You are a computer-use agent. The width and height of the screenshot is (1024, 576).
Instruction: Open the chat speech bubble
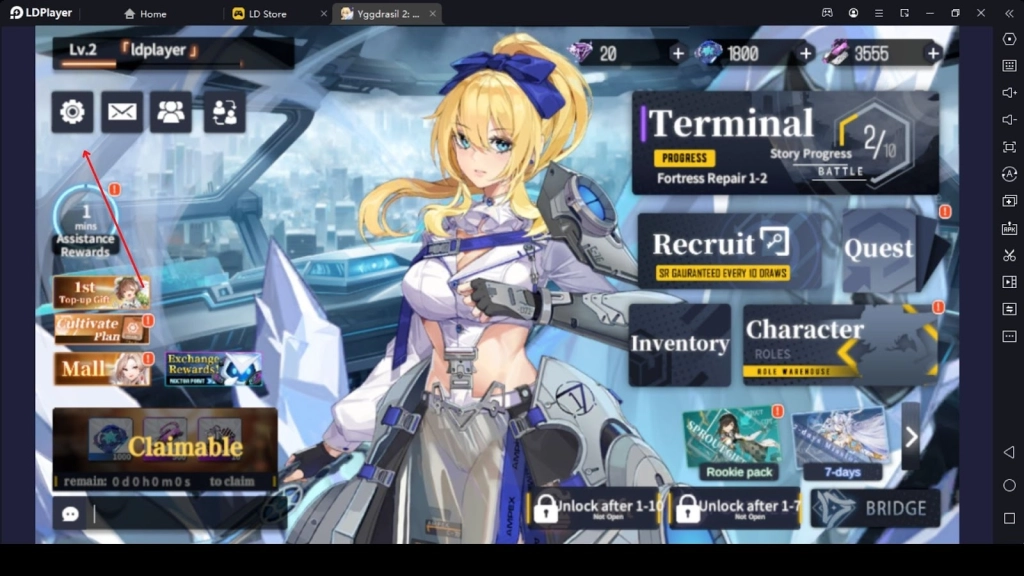(x=71, y=514)
